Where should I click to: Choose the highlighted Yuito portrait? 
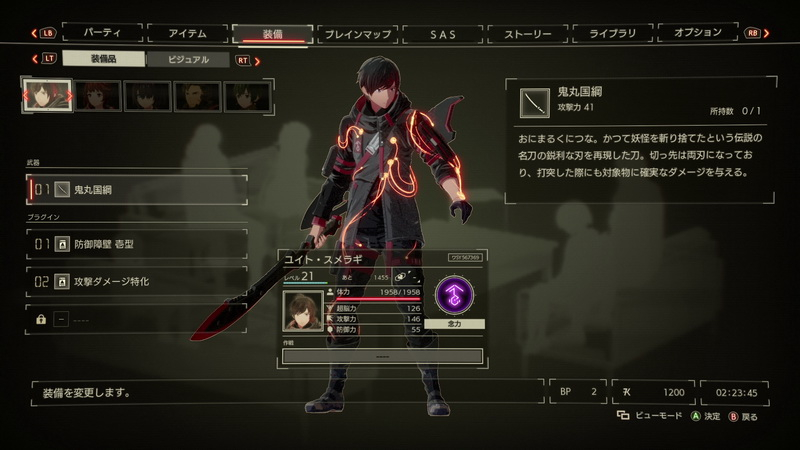coord(47,96)
